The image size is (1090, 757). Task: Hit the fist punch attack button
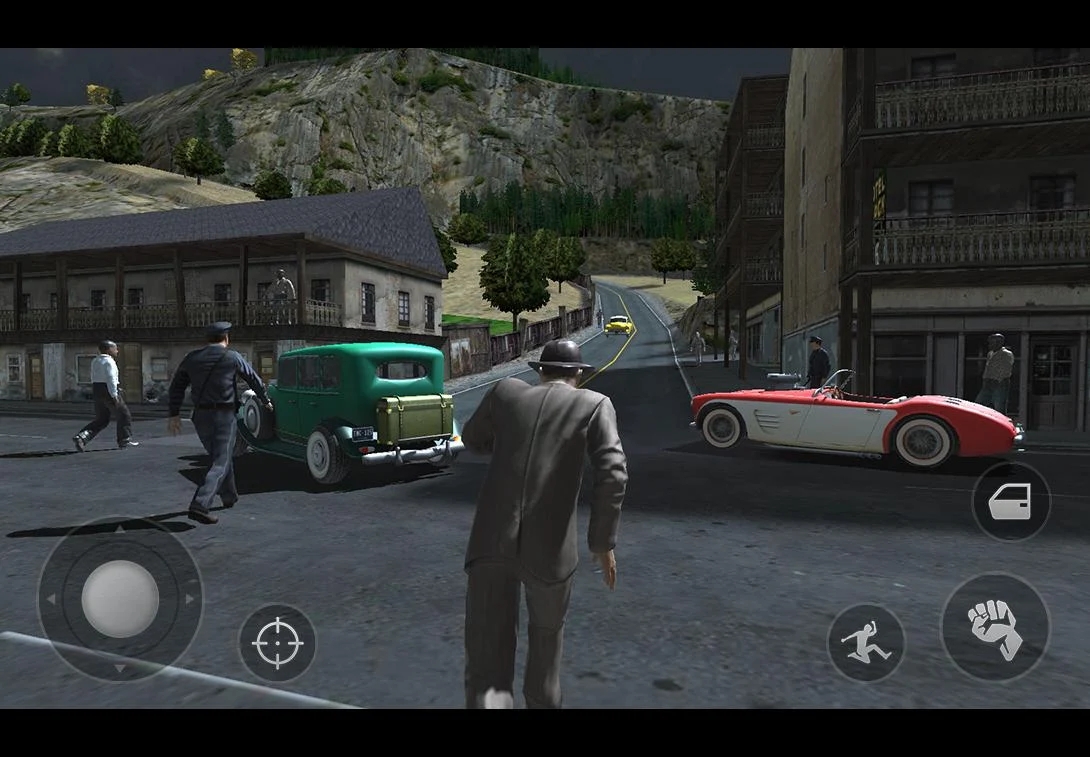pyautogui.click(x=995, y=628)
